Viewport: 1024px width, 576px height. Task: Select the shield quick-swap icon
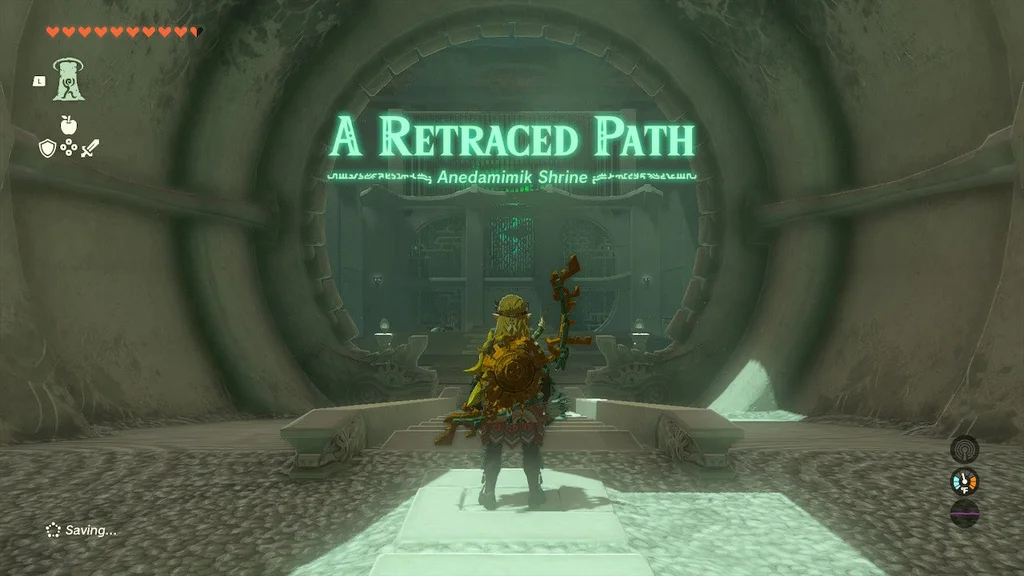(x=47, y=148)
